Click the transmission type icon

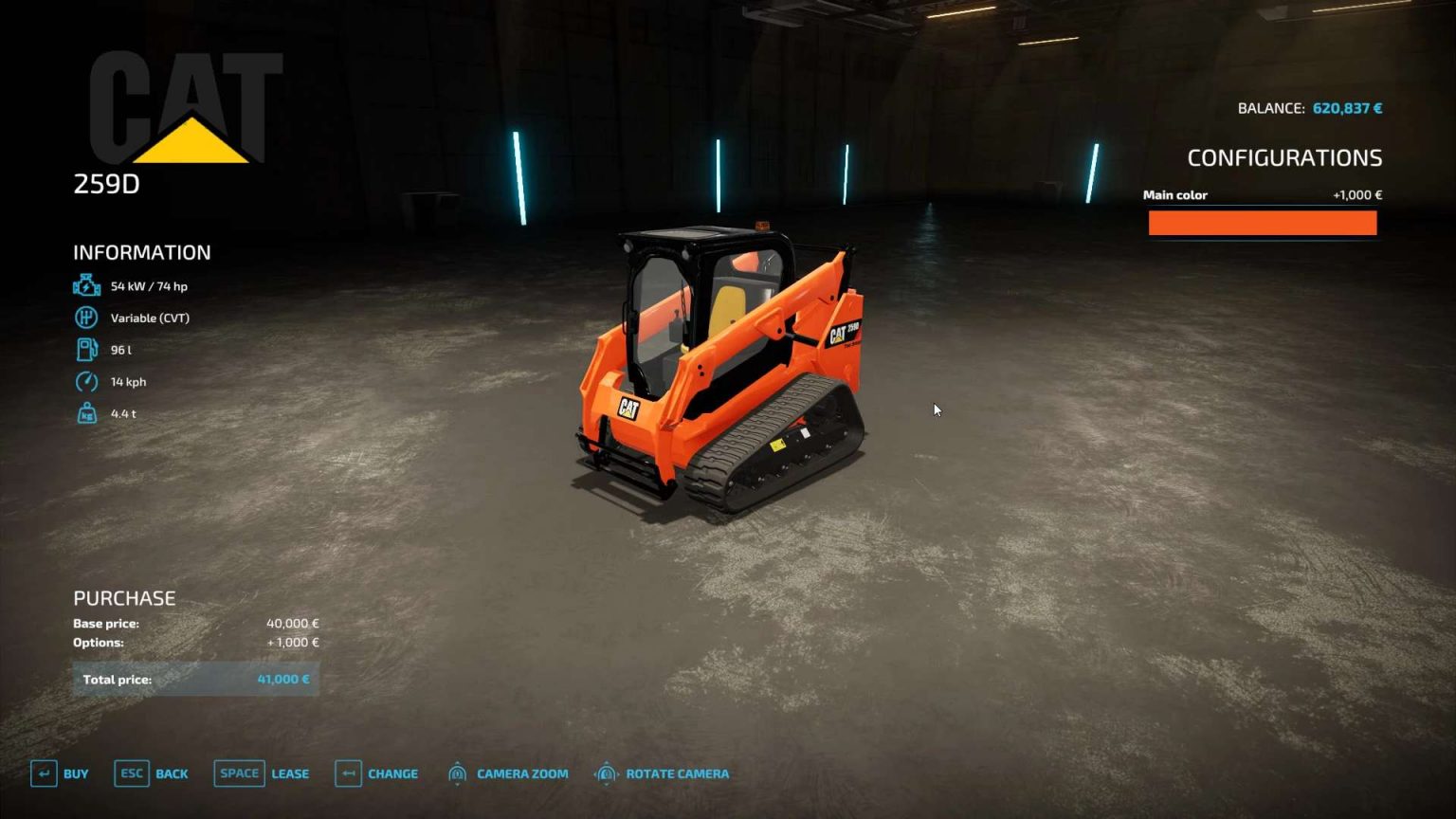86,318
